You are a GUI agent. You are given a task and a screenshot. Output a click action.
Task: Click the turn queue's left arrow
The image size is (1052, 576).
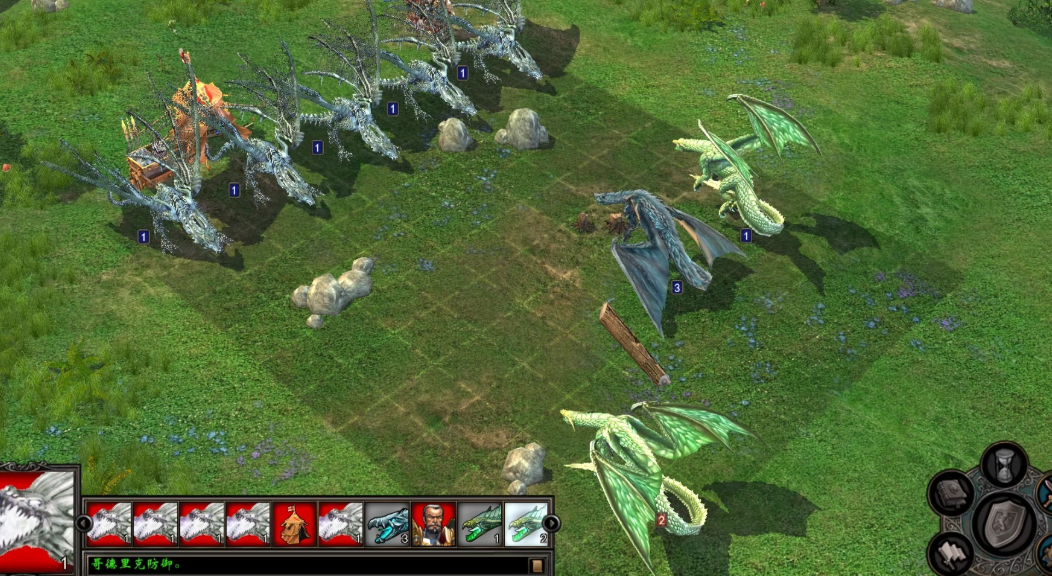pos(84,523)
